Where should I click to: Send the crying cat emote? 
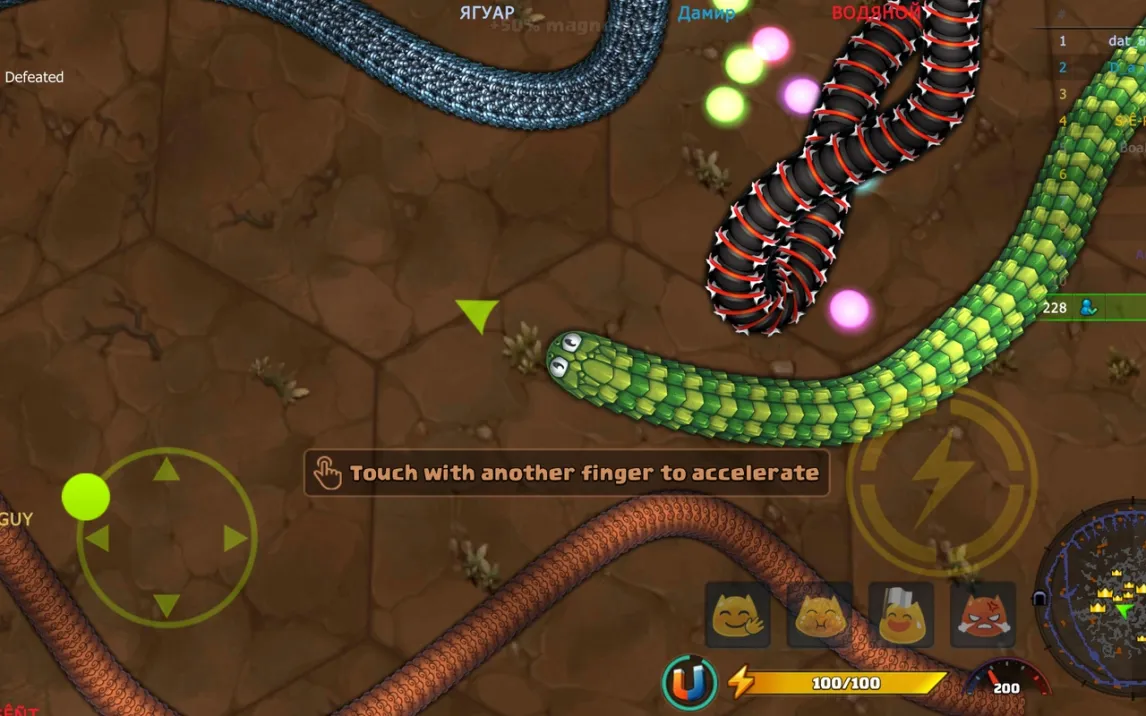[819, 615]
